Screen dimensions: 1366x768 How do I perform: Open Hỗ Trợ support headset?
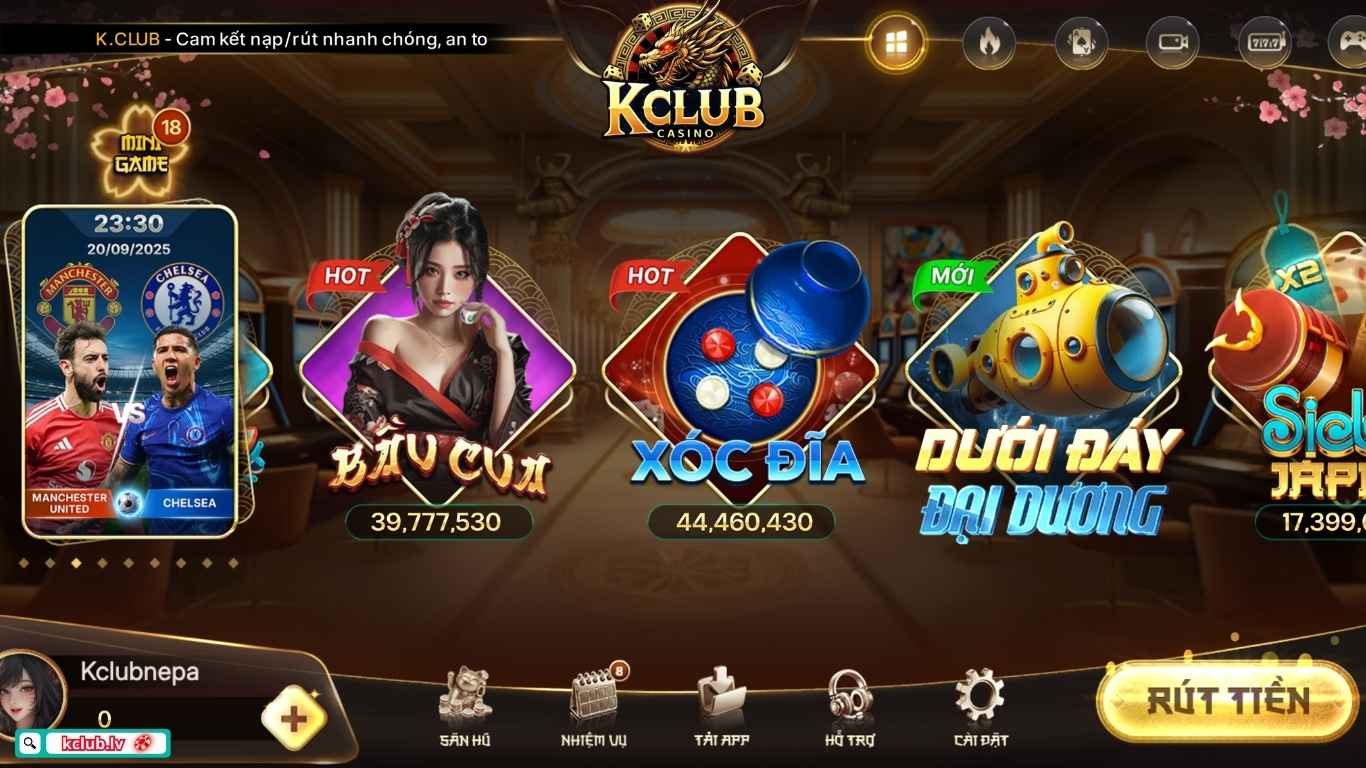[x=848, y=710]
